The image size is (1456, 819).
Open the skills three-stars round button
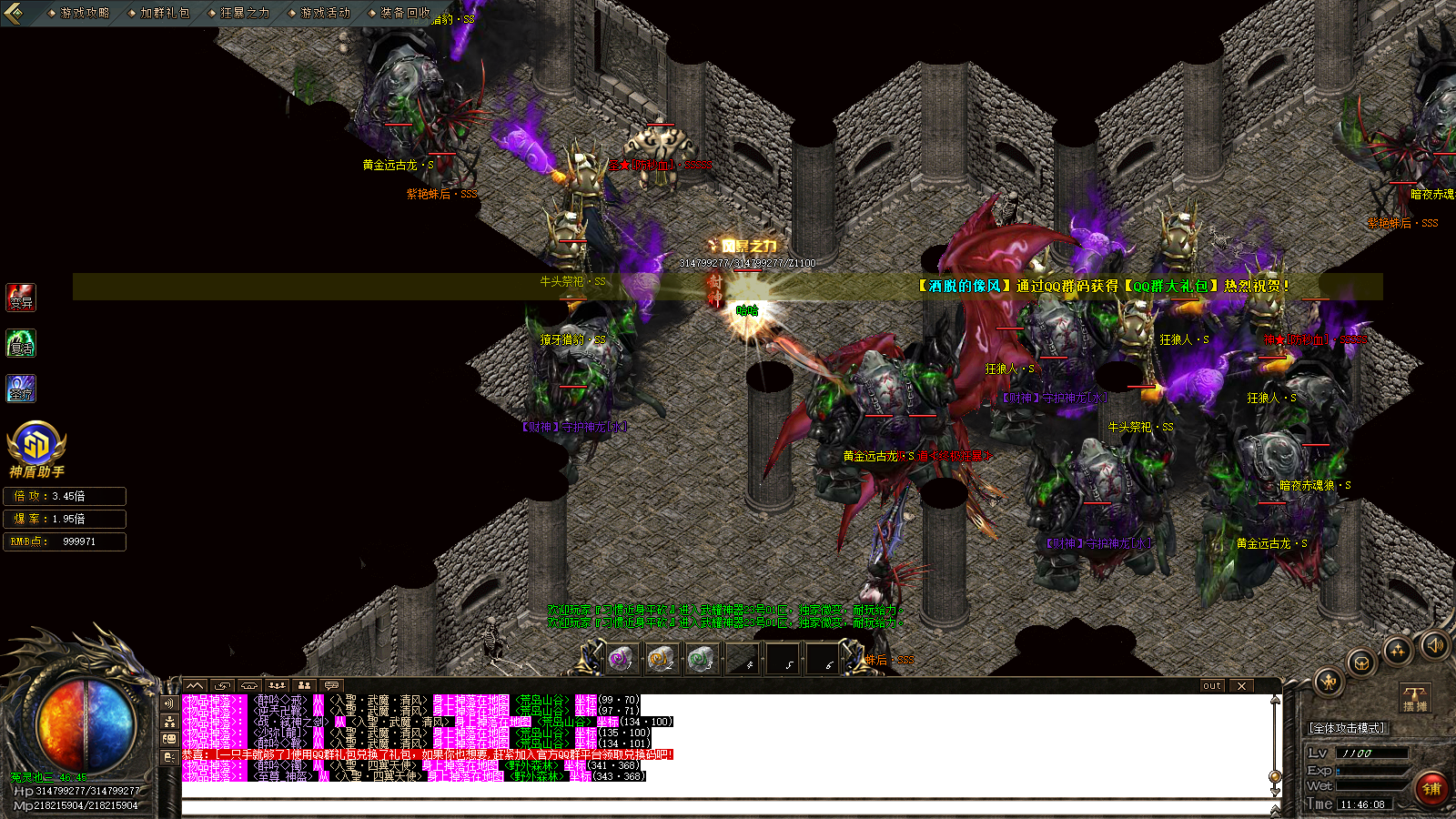(1397, 650)
